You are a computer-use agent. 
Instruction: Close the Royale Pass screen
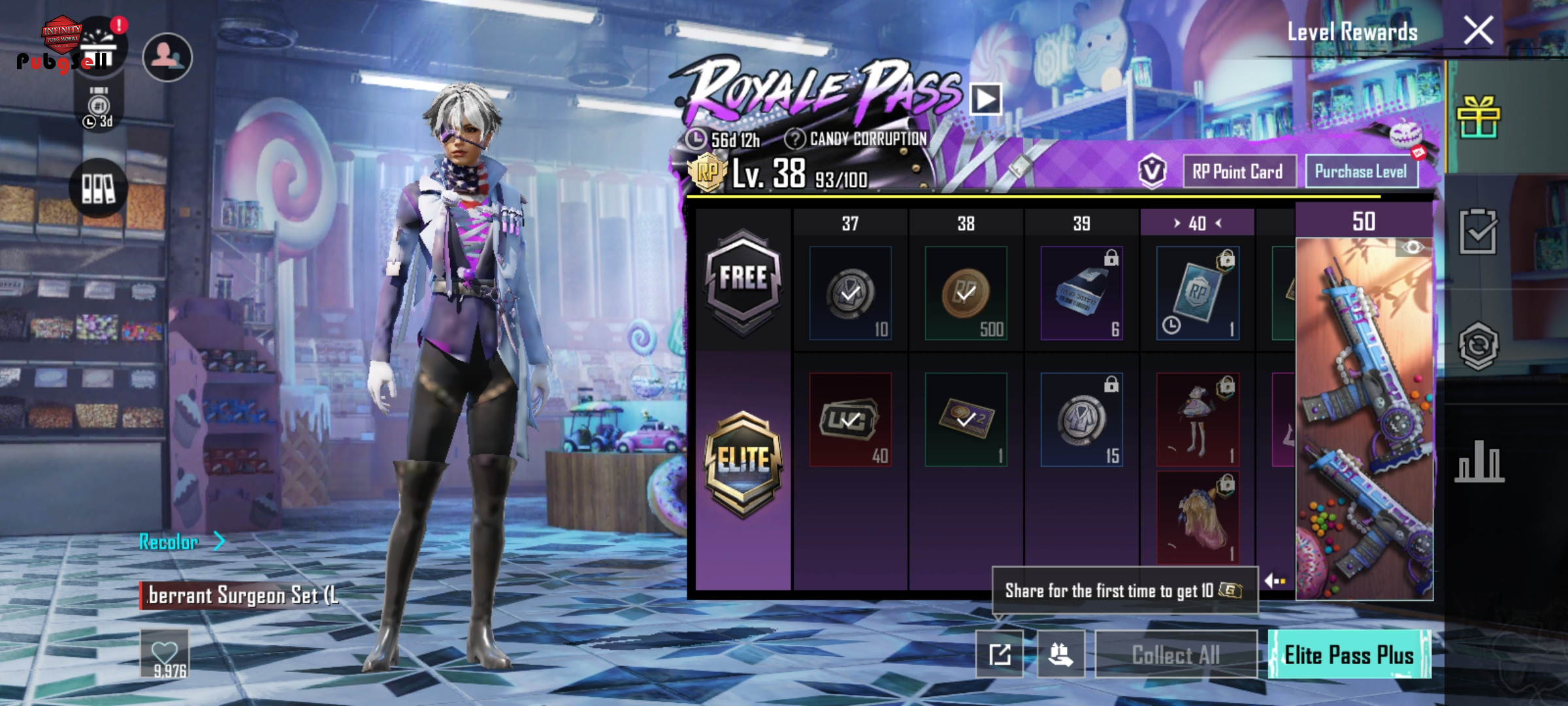pyautogui.click(x=1478, y=31)
